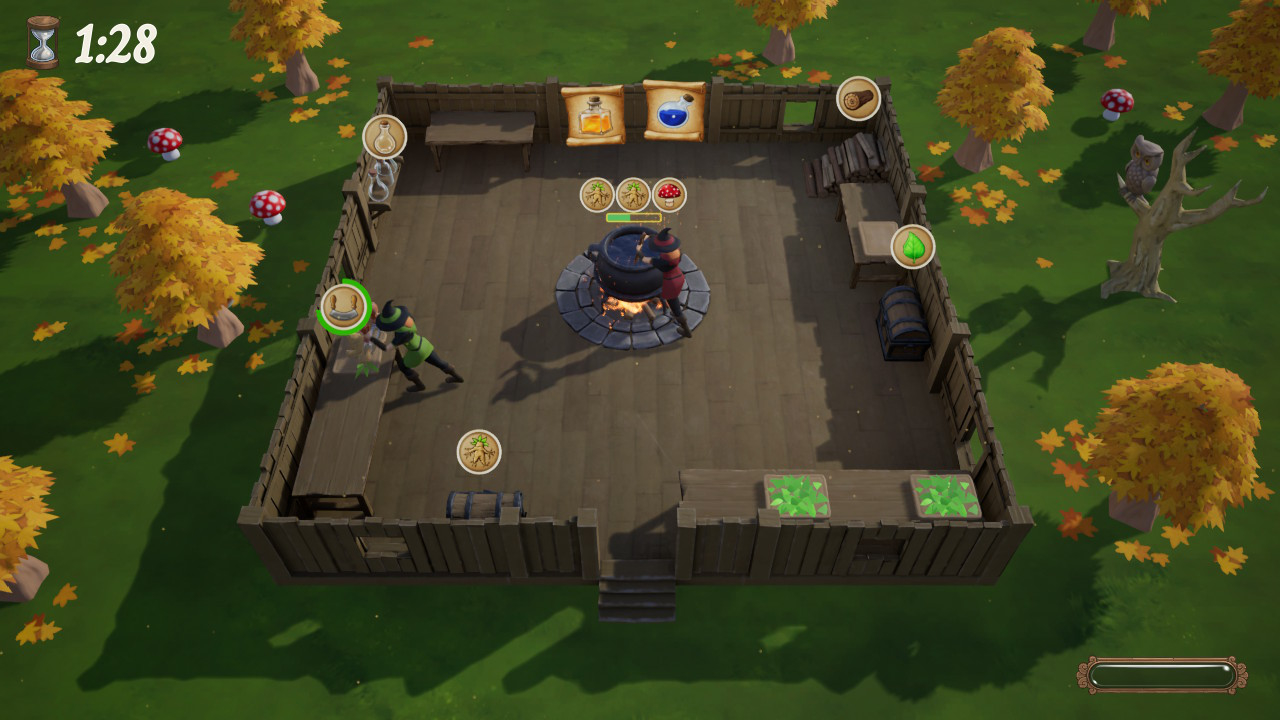Select the wood log ingredient icon
The width and height of the screenshot is (1280, 720).
[x=859, y=99]
